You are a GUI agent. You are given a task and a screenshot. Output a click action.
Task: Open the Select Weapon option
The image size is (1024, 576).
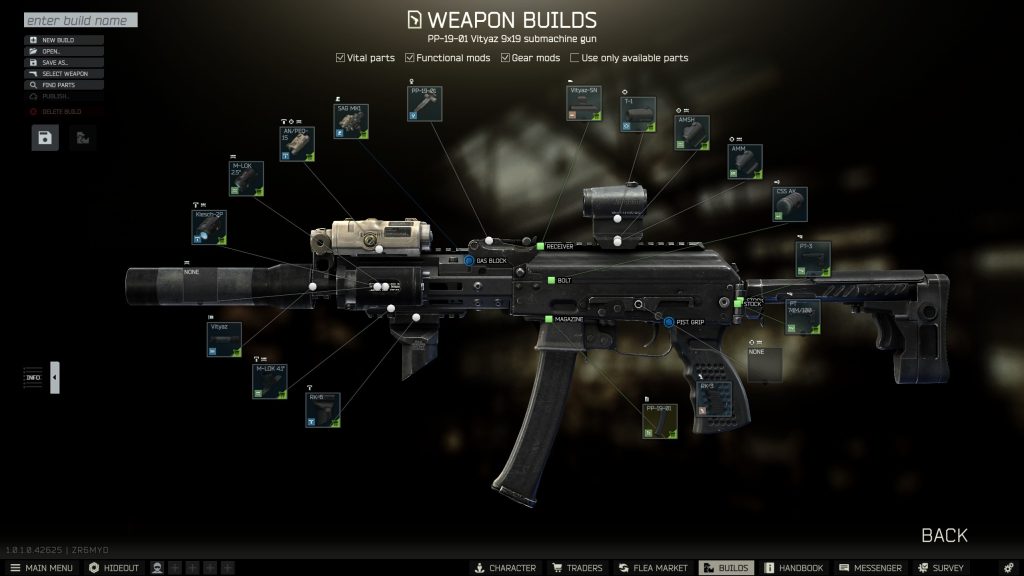click(63, 74)
